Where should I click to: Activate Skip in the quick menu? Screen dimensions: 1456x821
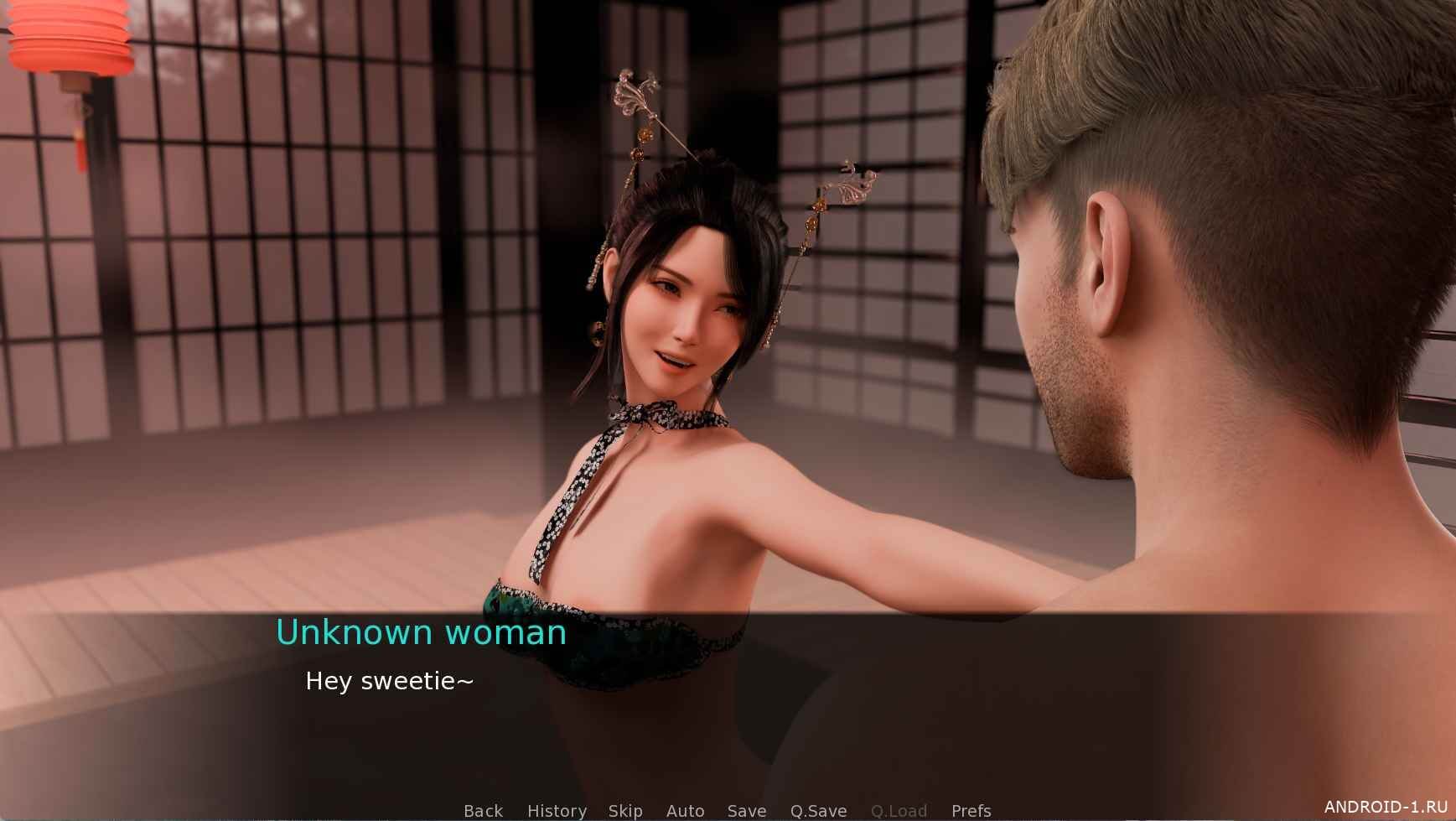(625, 810)
